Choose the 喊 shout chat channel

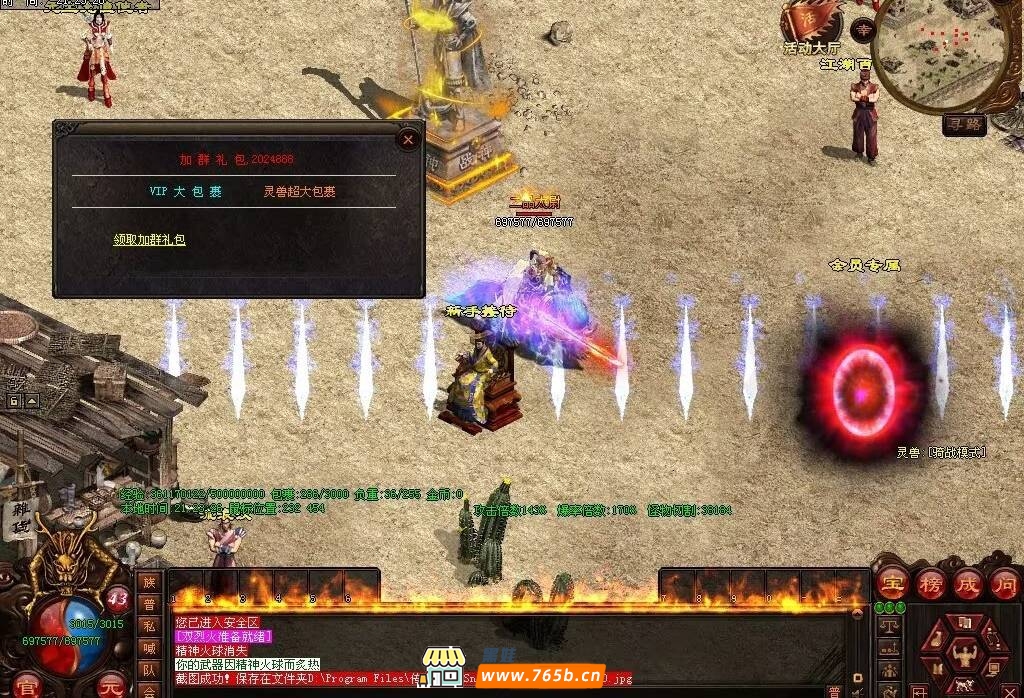pyautogui.click(x=149, y=648)
